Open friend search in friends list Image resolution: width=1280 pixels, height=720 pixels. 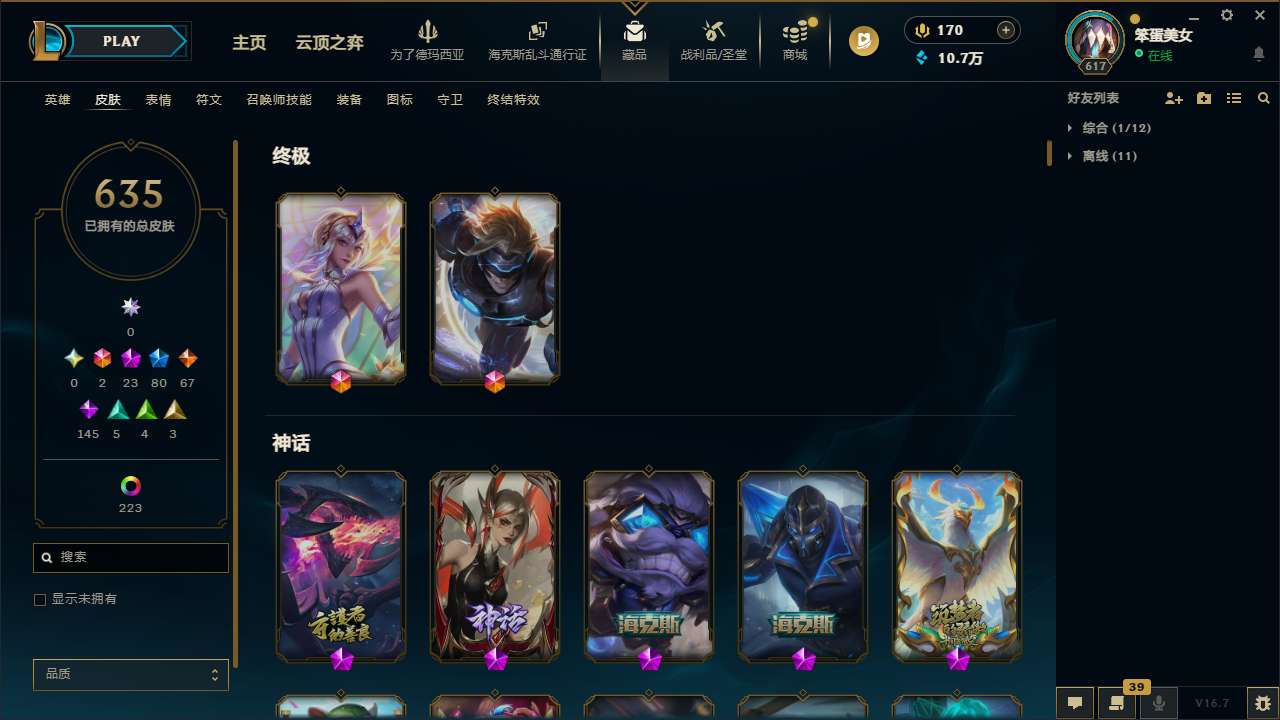tap(1264, 98)
